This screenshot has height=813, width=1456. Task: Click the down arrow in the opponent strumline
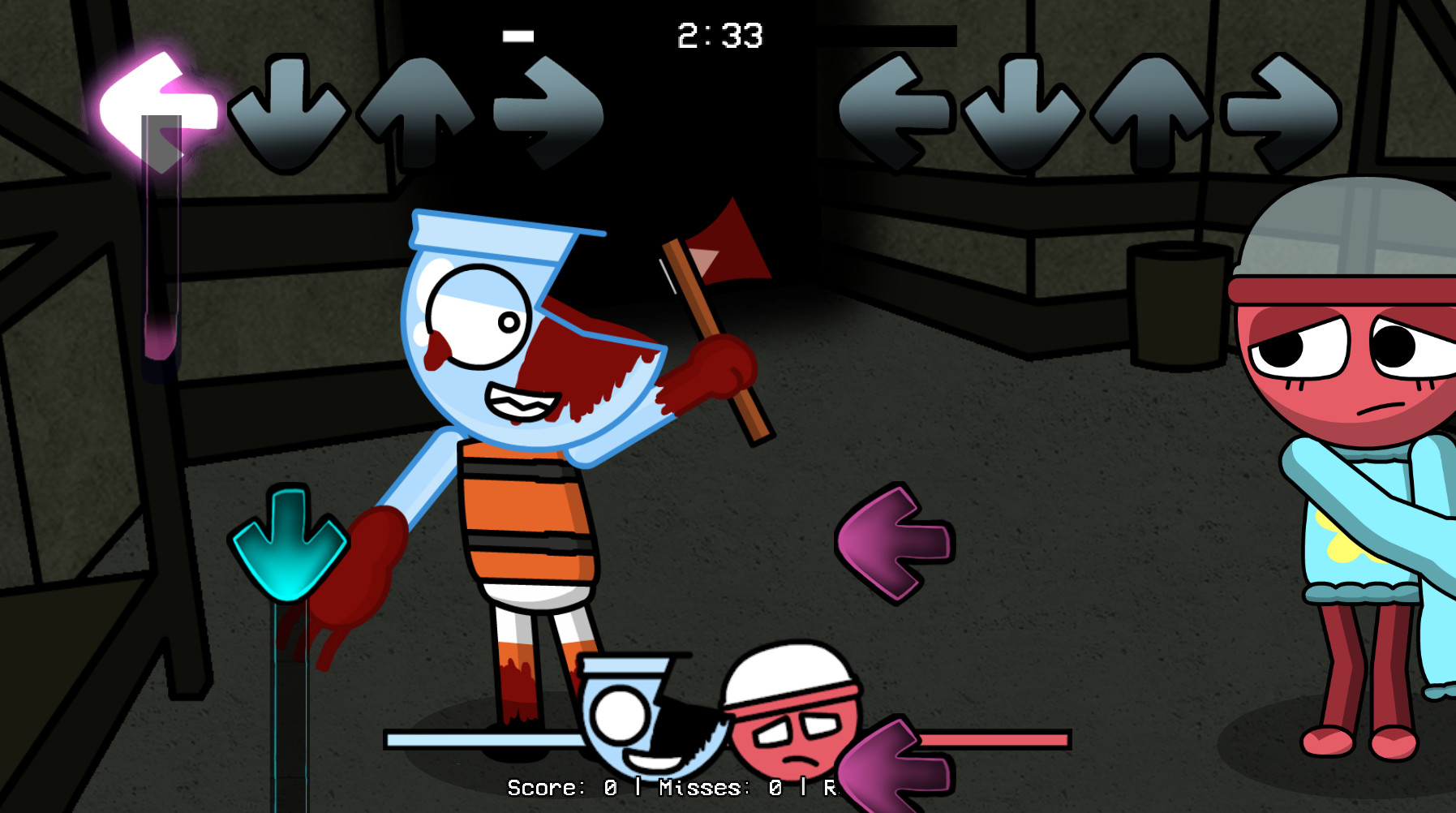[288, 105]
